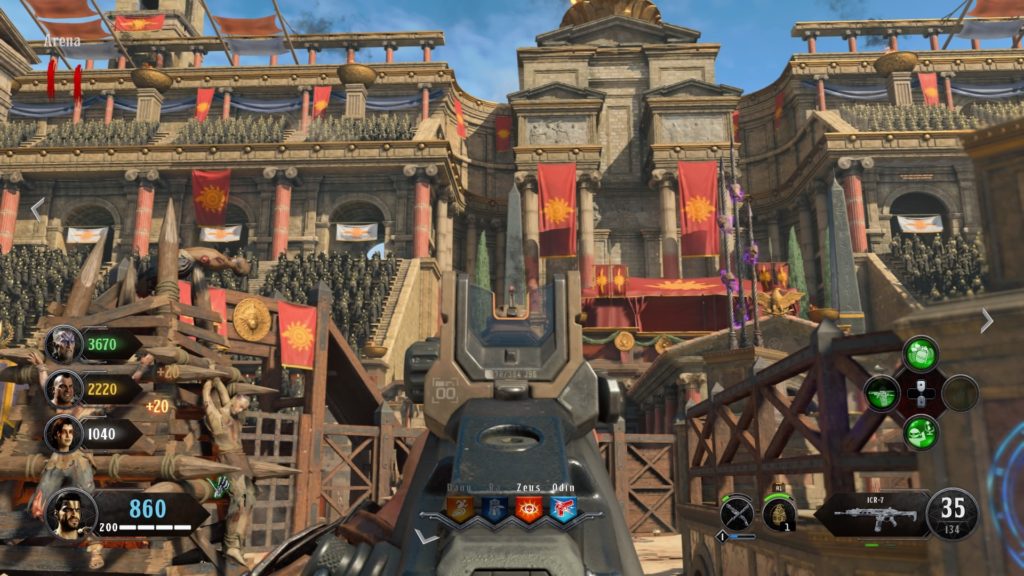
Task: Use the top green elixir slot
Action: click(x=919, y=354)
